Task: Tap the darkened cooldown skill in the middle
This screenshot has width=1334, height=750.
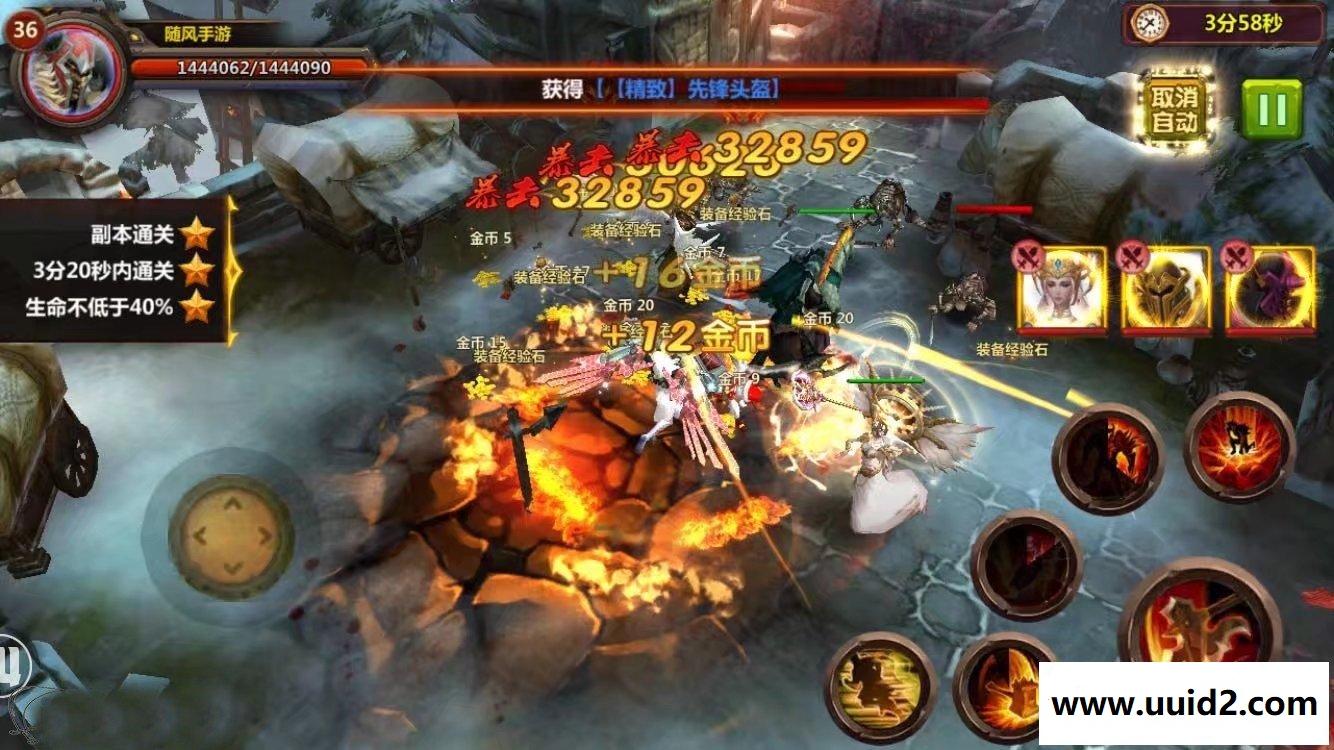Action: click(1026, 565)
